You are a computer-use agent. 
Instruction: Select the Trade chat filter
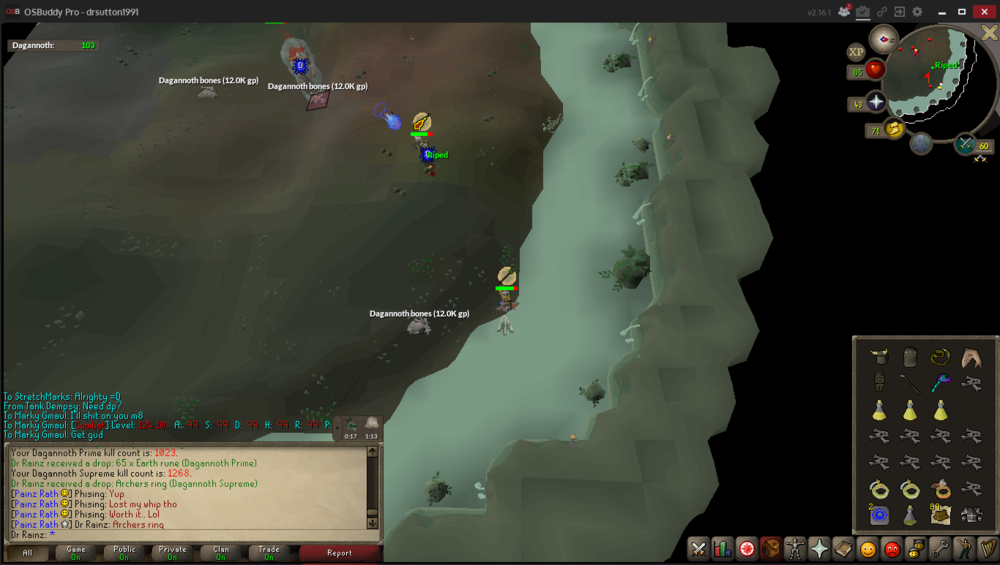click(x=269, y=552)
